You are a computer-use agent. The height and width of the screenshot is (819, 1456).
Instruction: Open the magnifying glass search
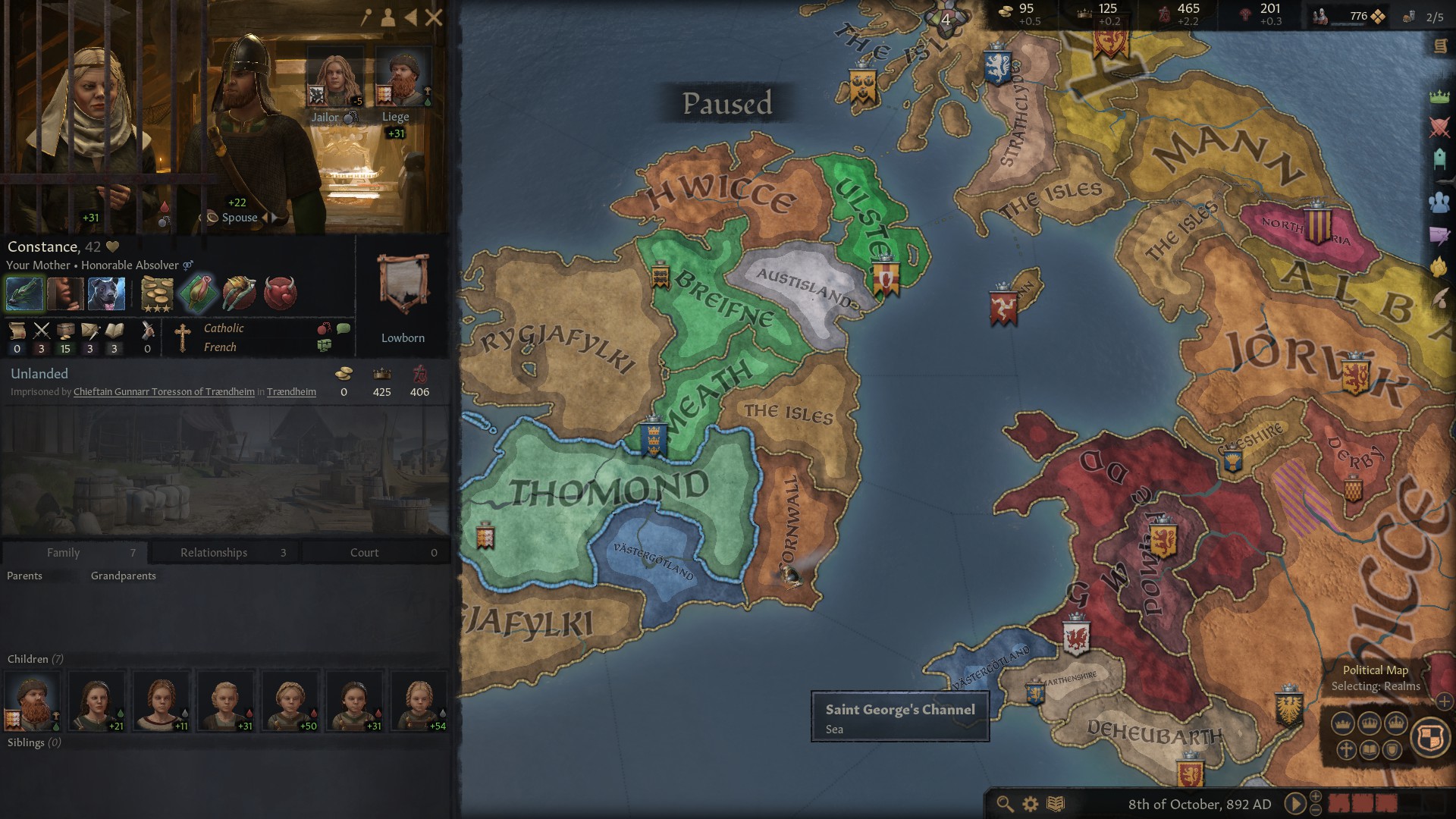[1005, 804]
